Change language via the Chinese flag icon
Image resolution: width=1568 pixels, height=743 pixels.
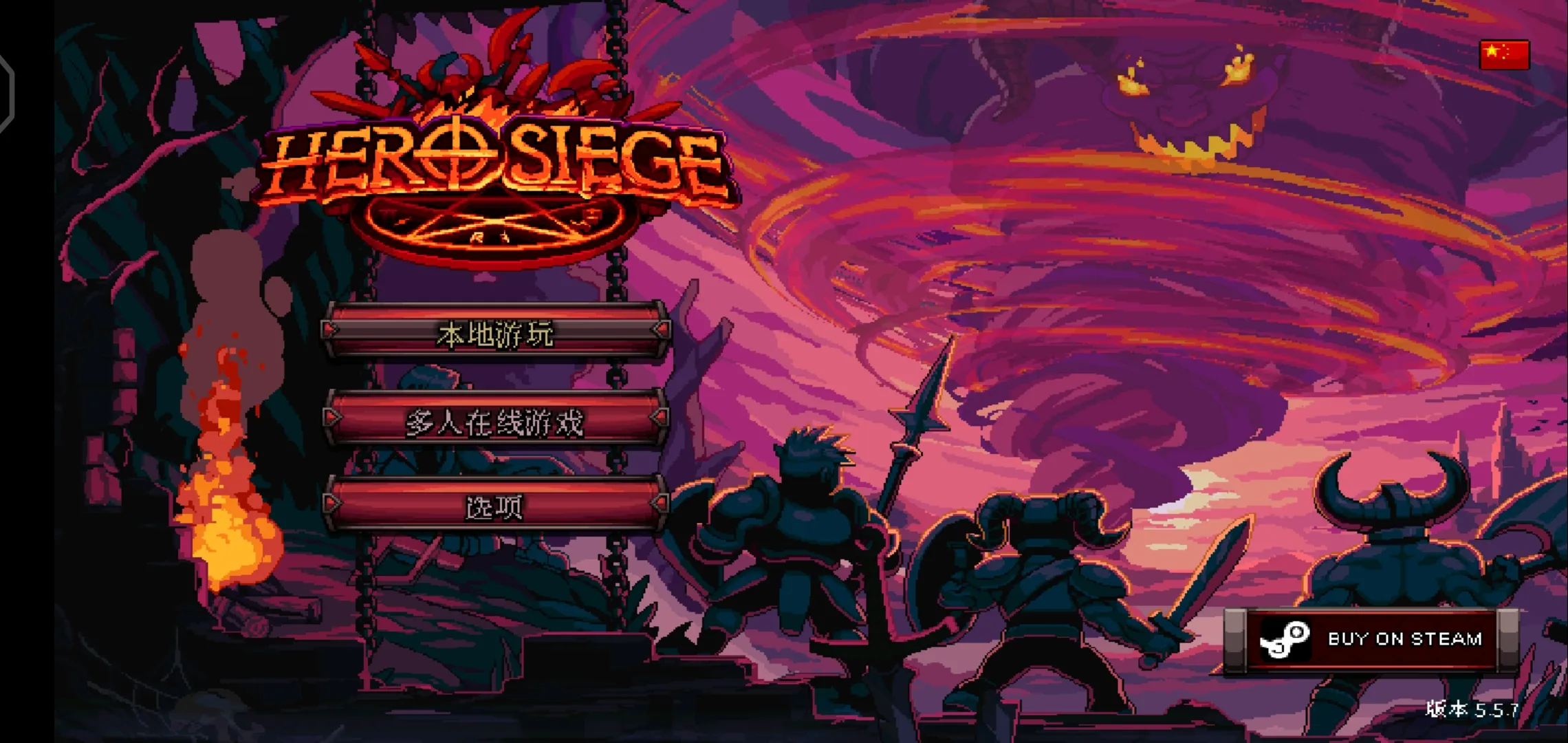[1504, 54]
